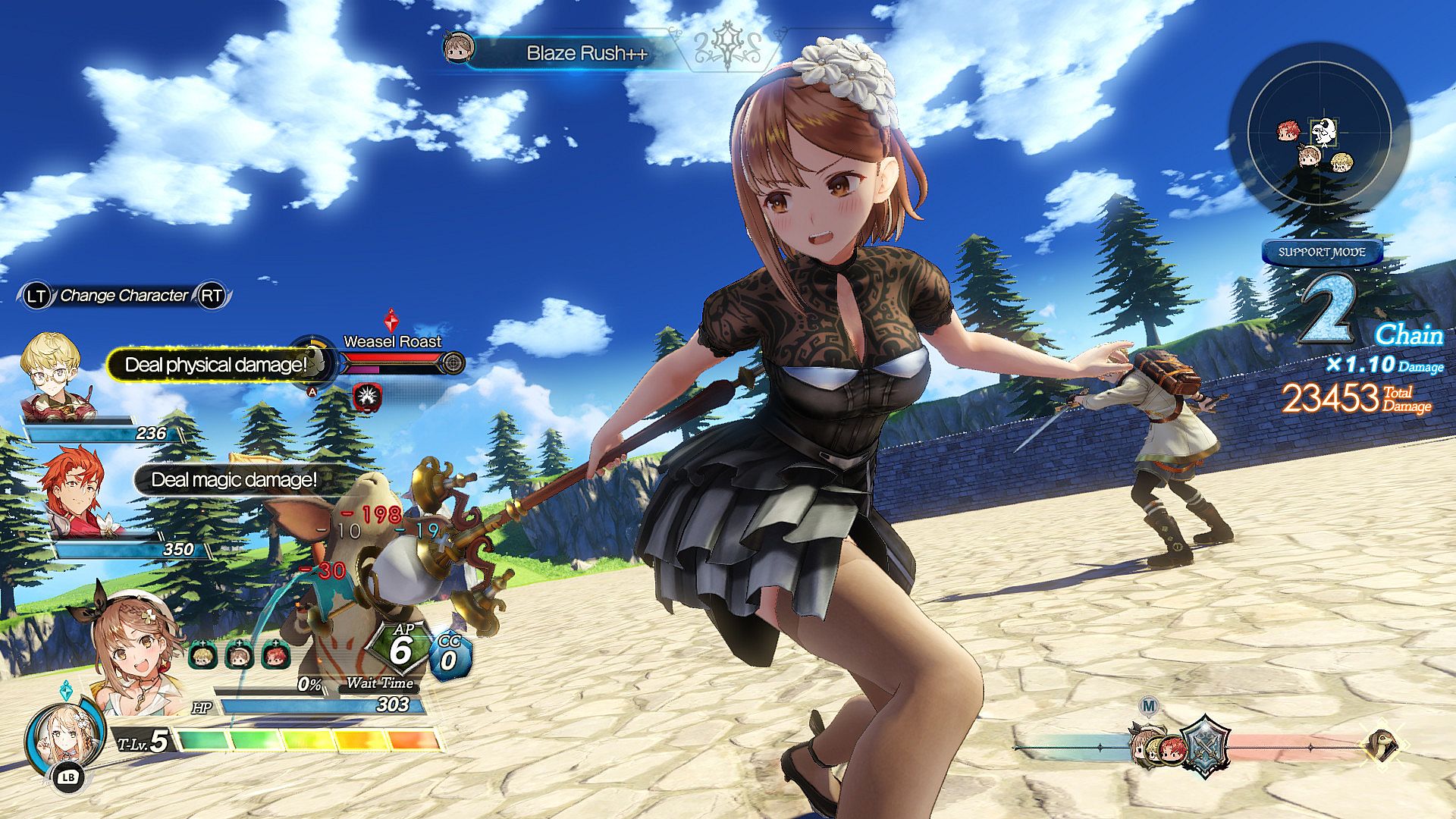Accept the Deal physical damage request

(x=215, y=365)
